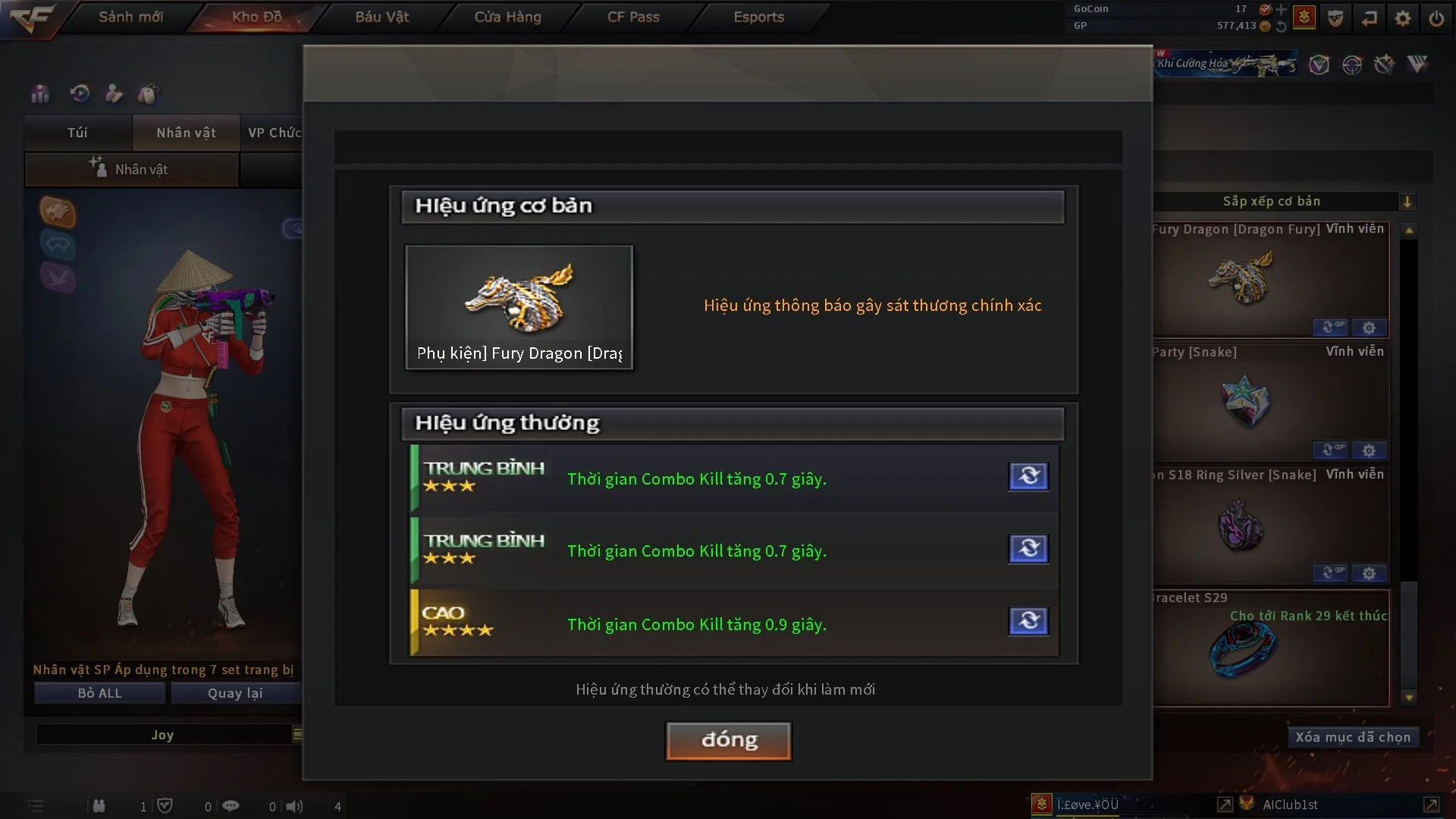The image size is (1456, 819).
Task: Select the Túi bag tab
Action: pyautogui.click(x=77, y=133)
